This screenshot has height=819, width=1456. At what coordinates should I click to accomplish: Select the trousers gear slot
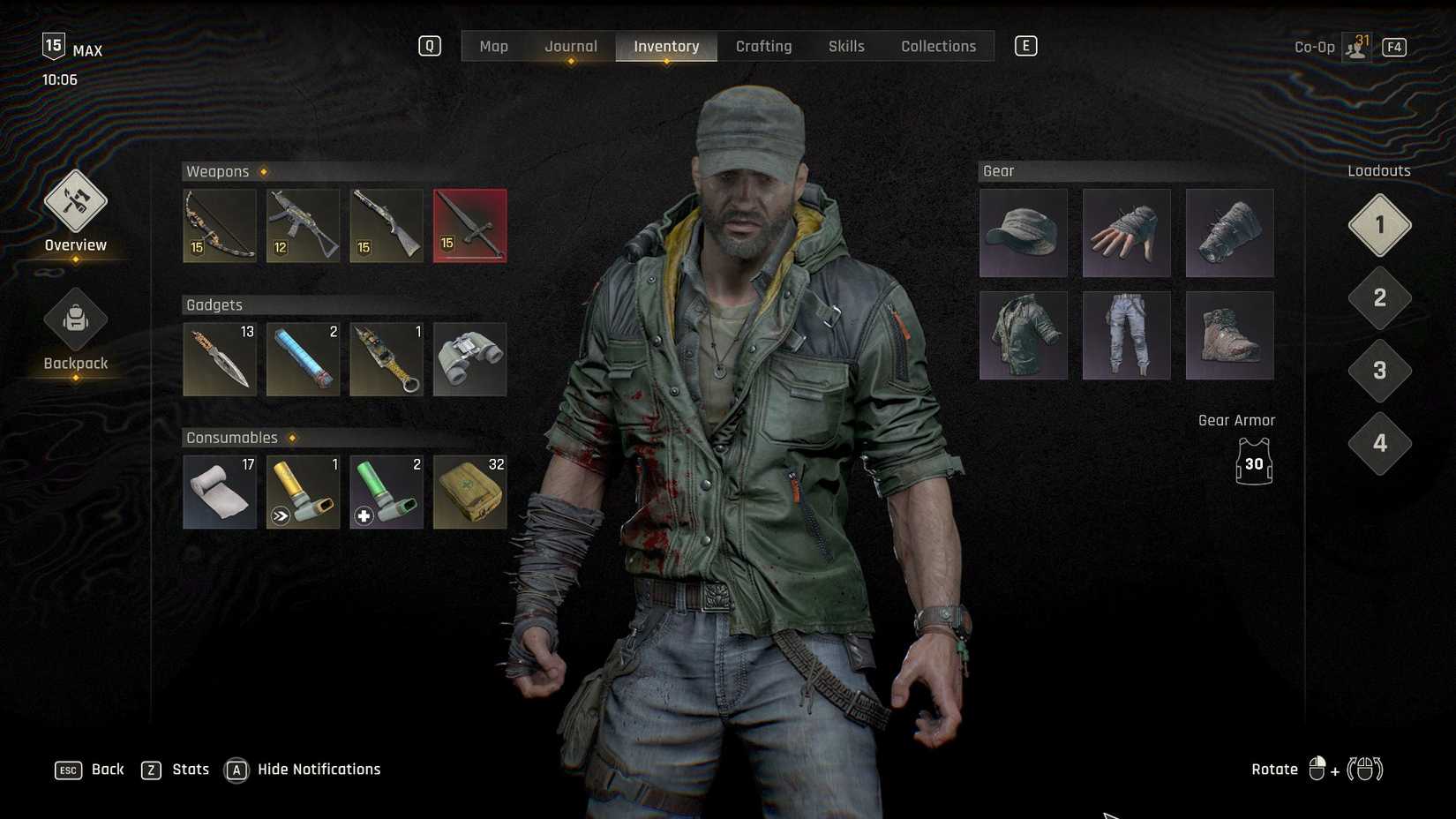(1126, 335)
